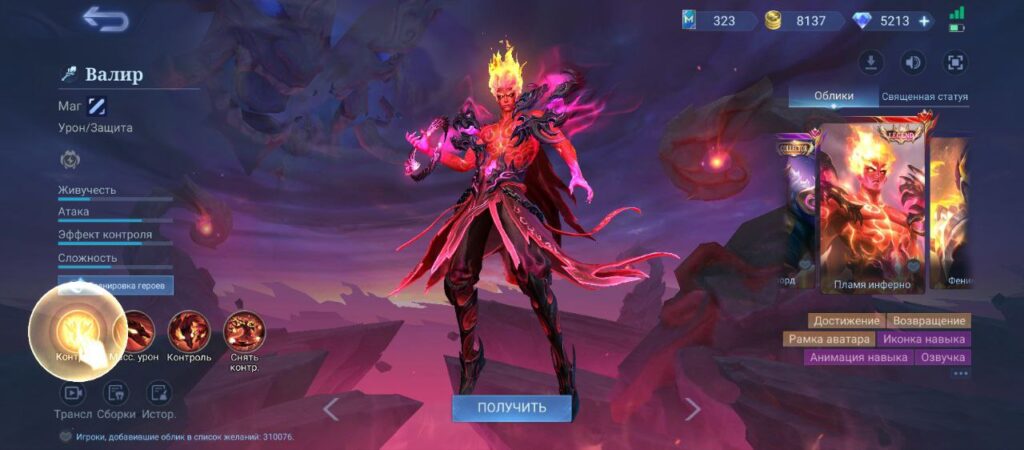Select the Снять контр. skill icon
This screenshot has width=1024, height=450.
(244, 331)
